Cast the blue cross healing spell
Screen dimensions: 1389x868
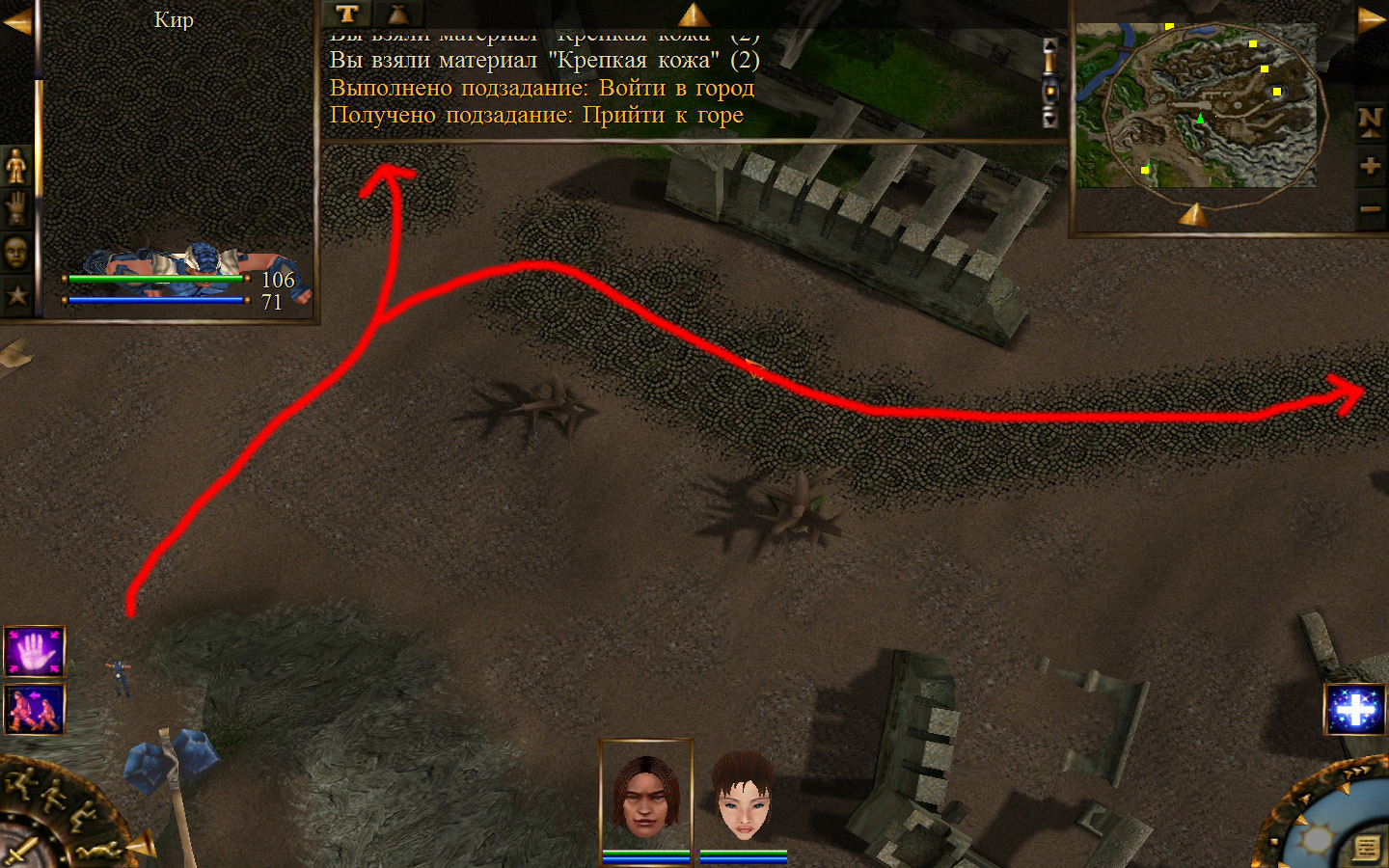coord(1355,710)
